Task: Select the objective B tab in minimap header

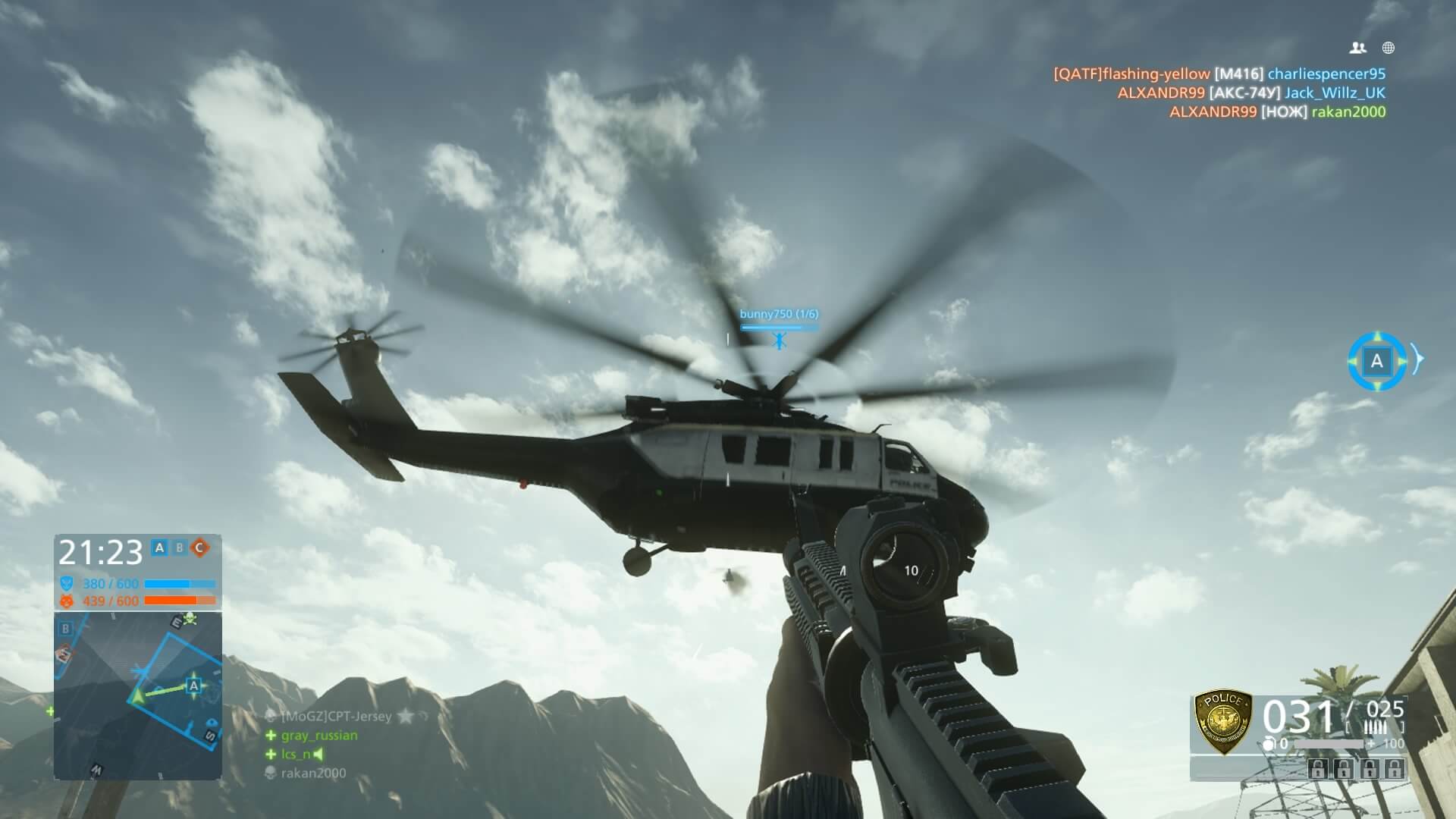Action: coord(180,548)
